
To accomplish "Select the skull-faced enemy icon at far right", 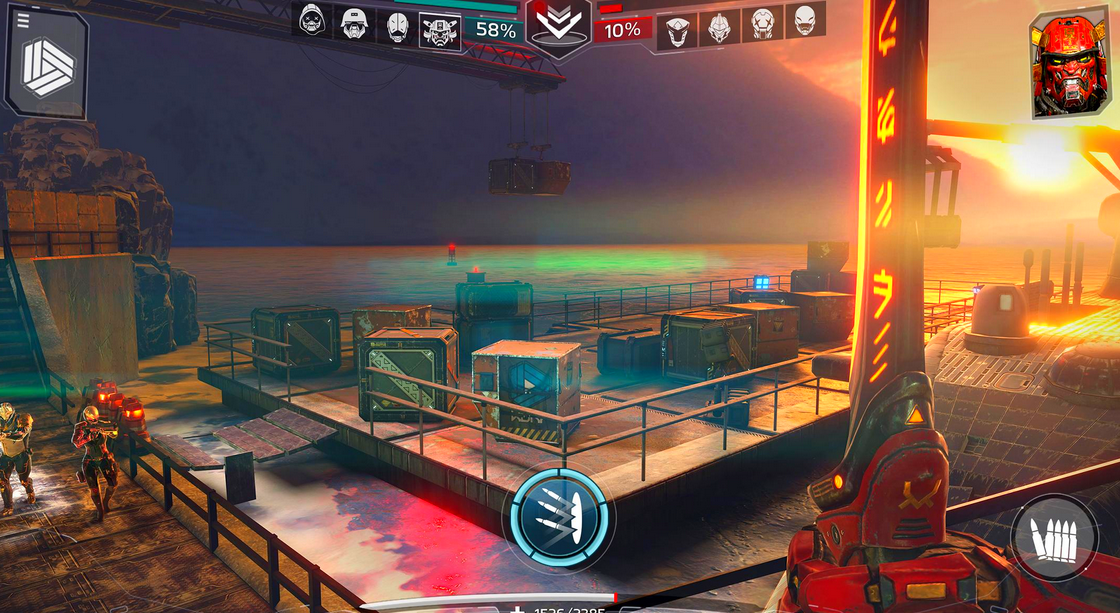I will point(806,20).
